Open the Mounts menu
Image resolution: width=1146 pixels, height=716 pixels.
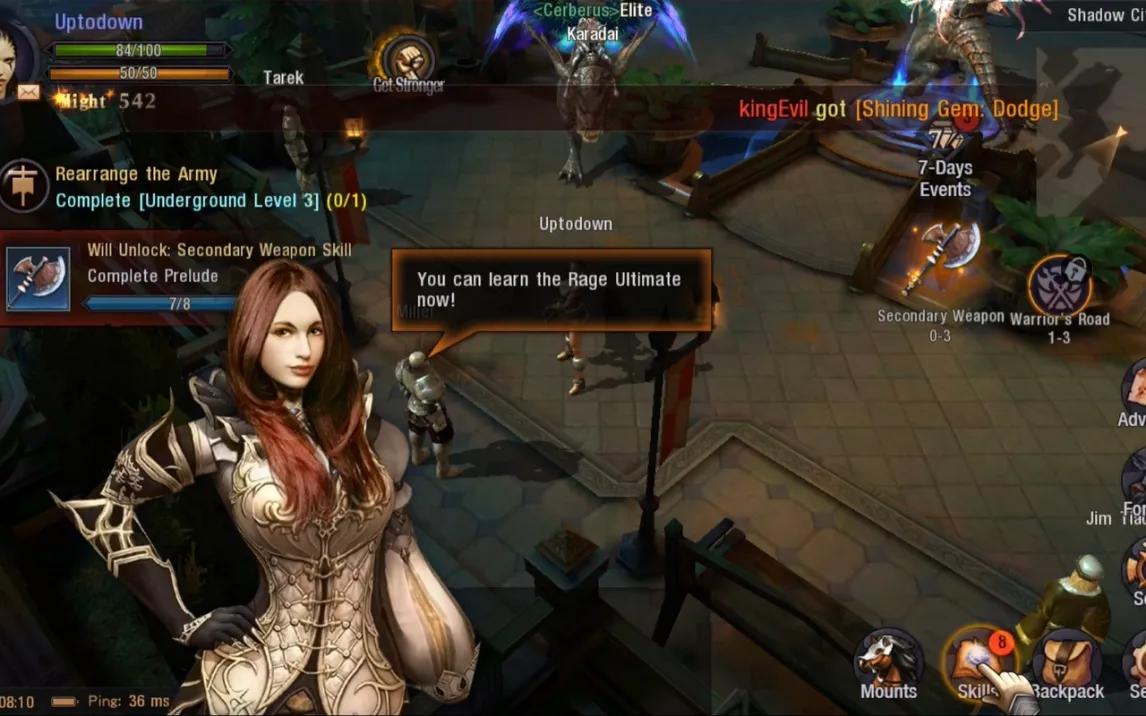(x=888, y=662)
